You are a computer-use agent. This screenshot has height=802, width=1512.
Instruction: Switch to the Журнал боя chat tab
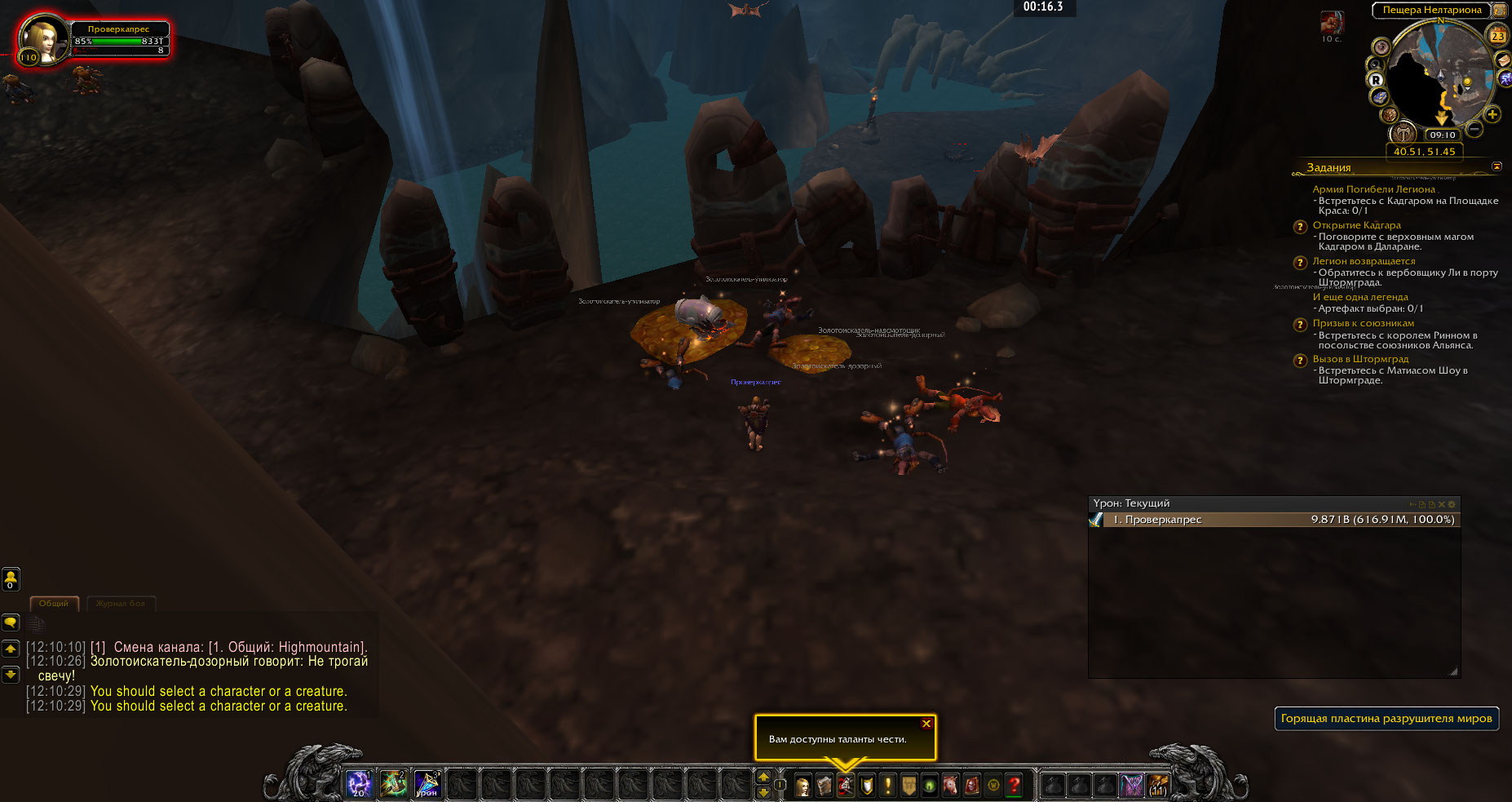120,604
